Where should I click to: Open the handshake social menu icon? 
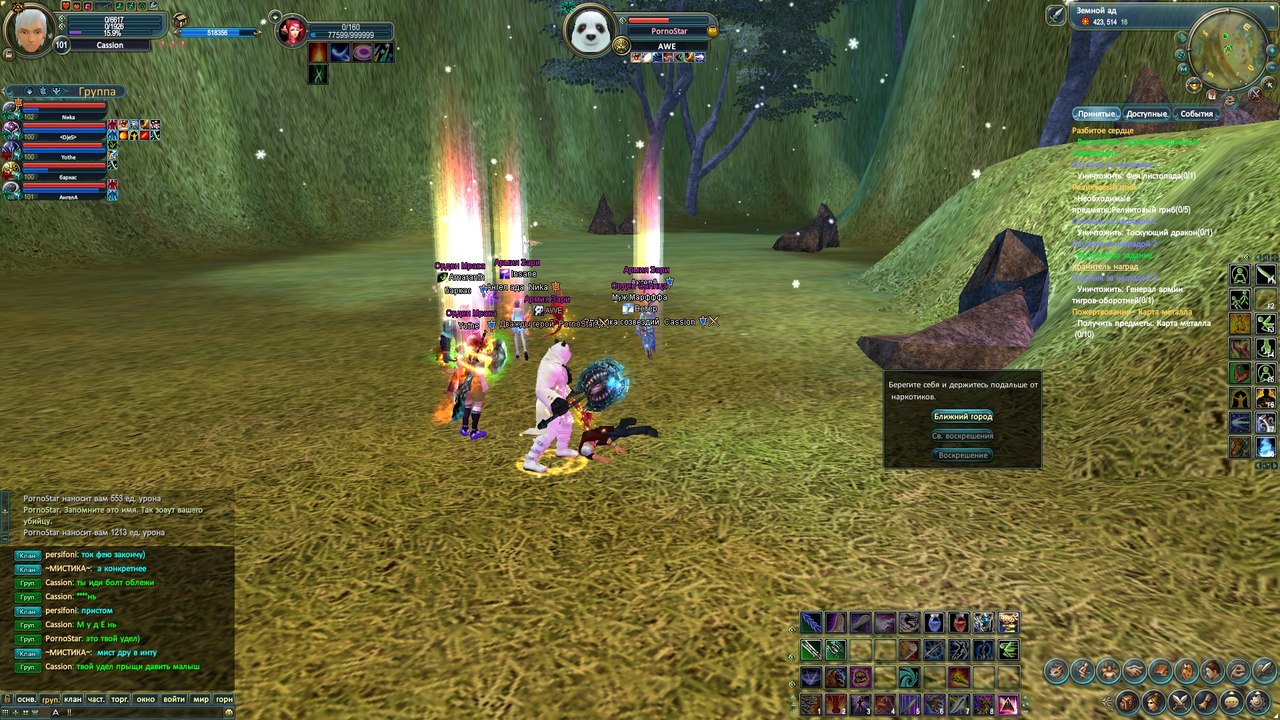pos(1134,670)
